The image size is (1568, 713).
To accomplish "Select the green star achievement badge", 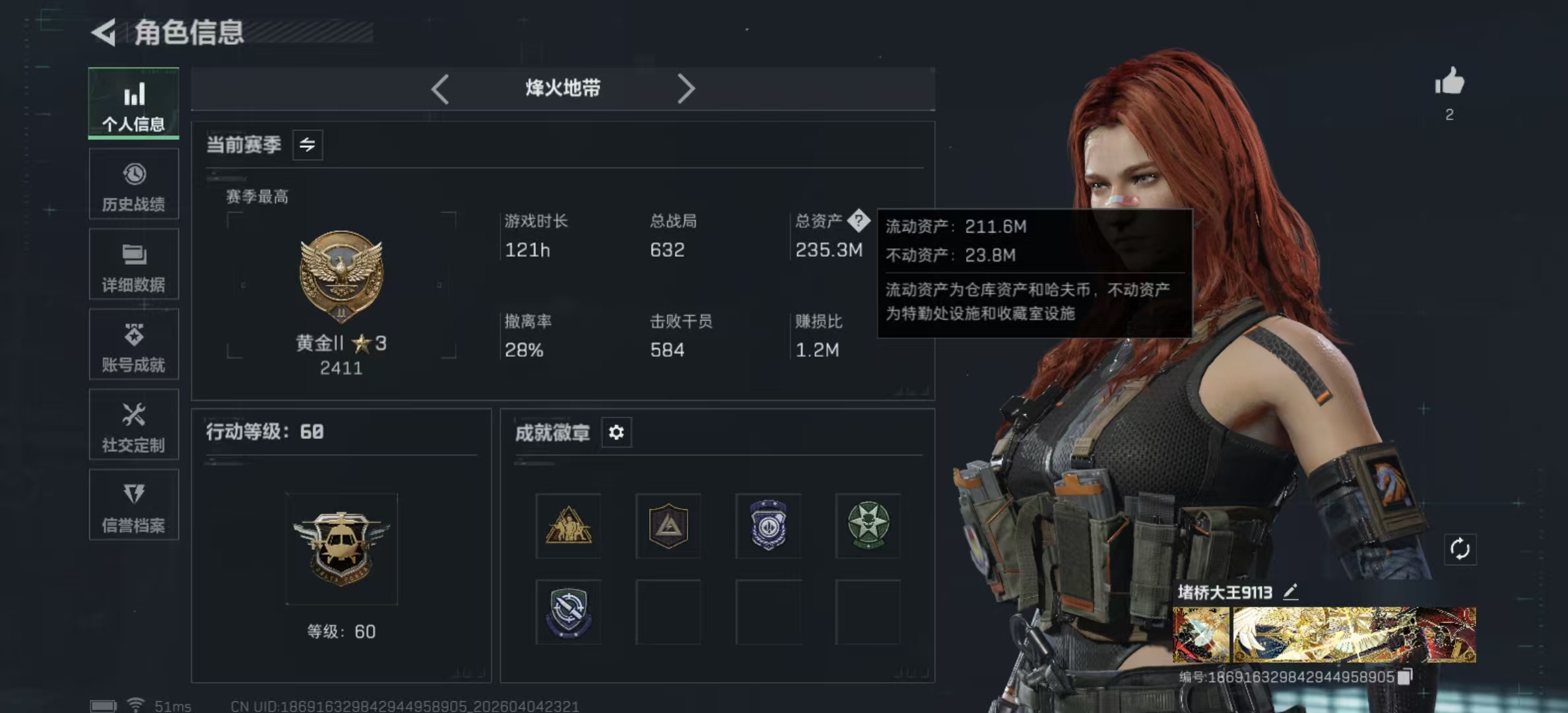I will [868, 526].
